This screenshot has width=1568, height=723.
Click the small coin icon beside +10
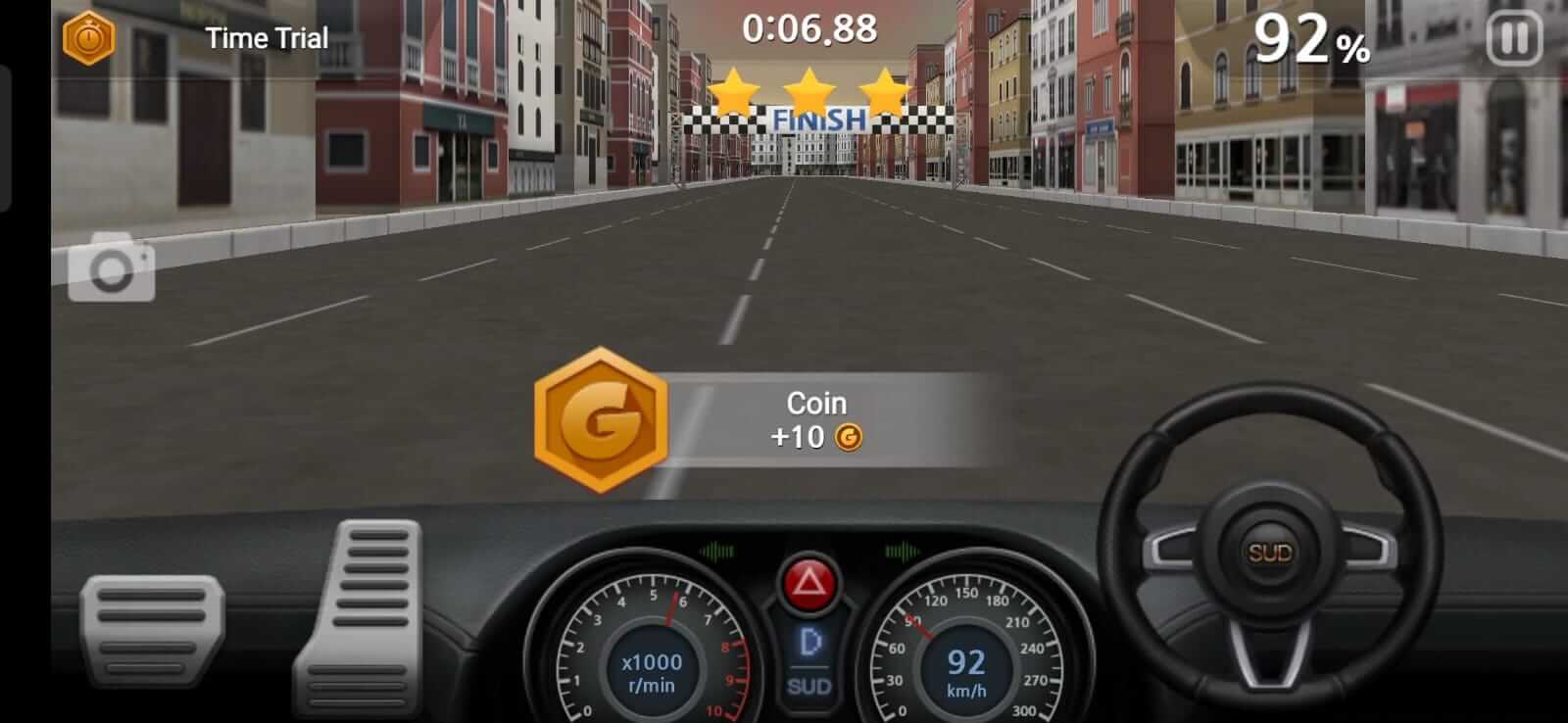[x=851, y=438]
